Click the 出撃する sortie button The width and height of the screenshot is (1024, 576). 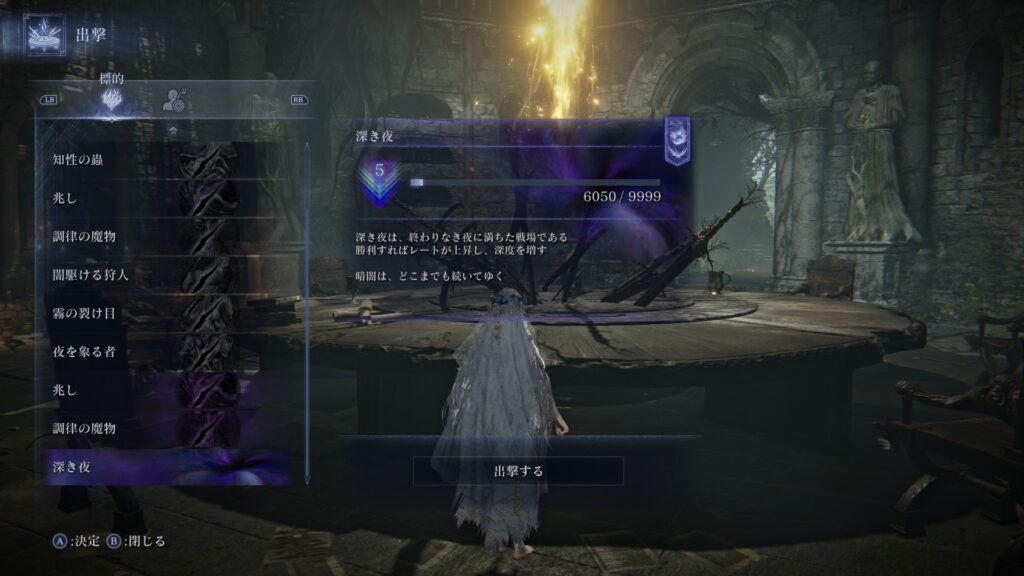pos(518,471)
